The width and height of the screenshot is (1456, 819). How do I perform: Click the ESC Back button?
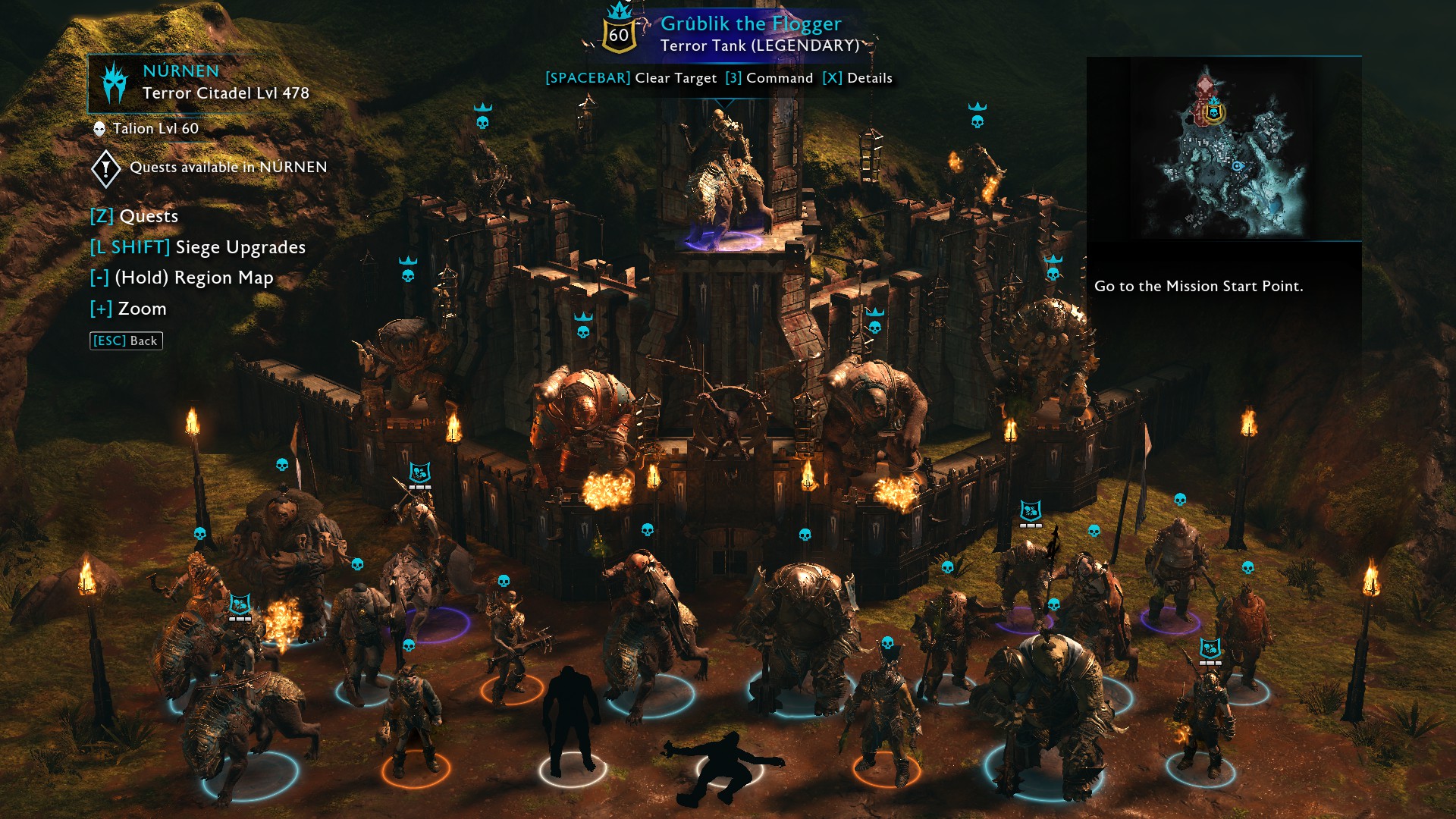(126, 340)
